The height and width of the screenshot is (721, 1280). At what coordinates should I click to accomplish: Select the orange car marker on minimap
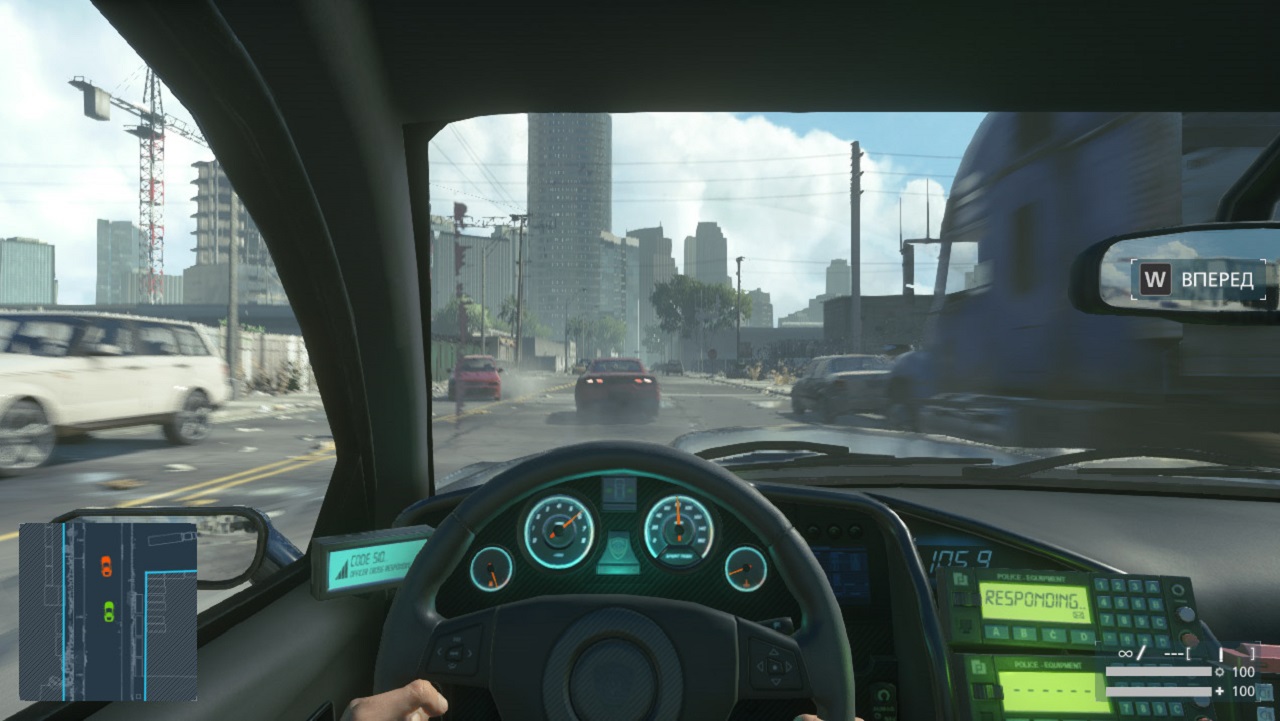tap(106, 567)
